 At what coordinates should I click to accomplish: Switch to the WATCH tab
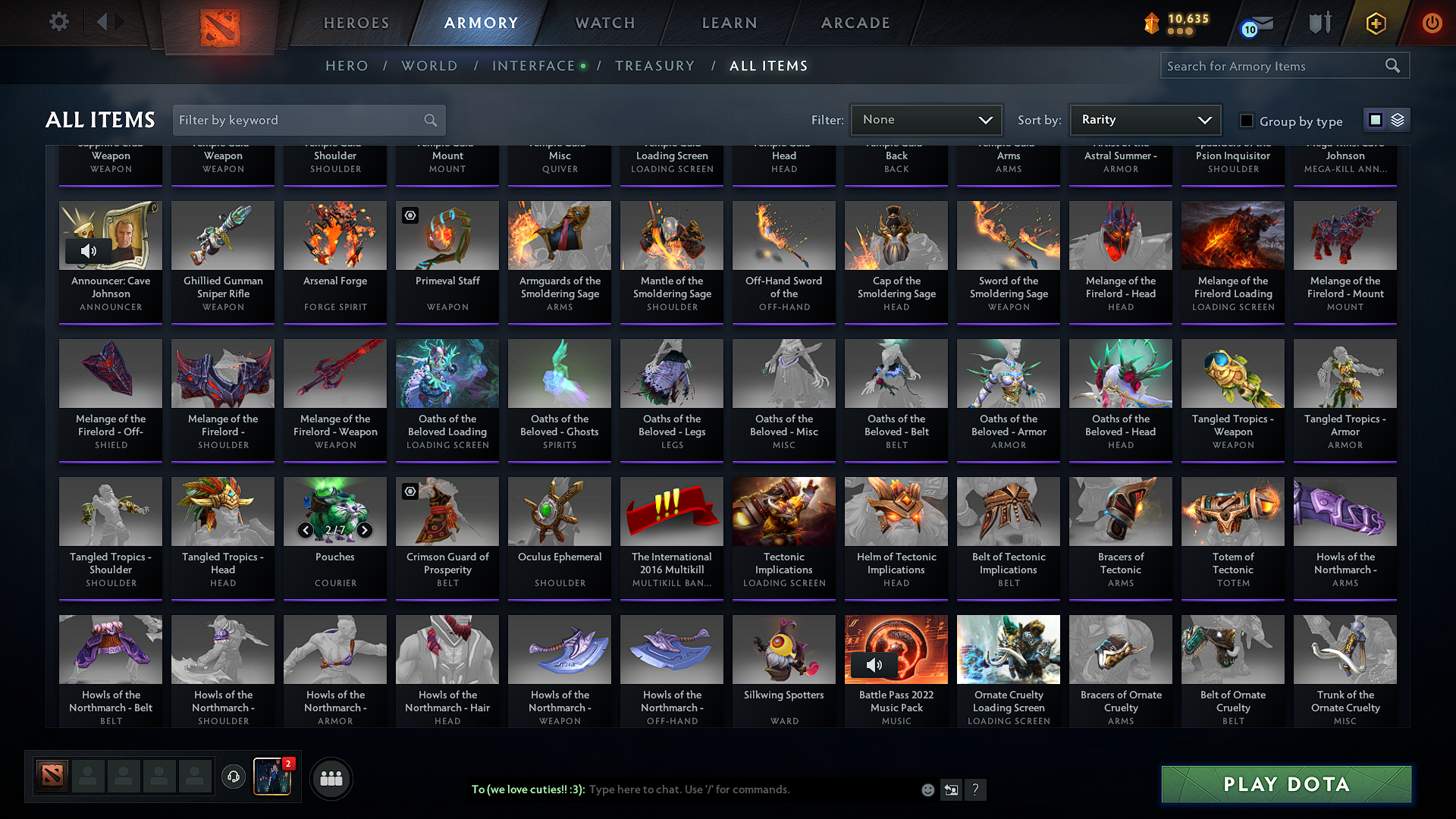tap(603, 23)
